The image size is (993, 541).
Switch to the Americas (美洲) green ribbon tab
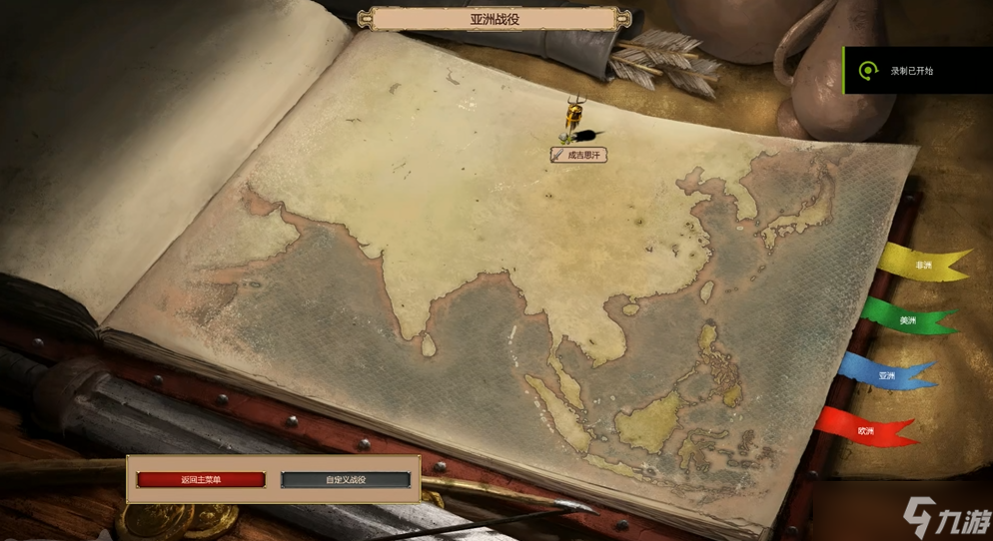pyautogui.click(x=908, y=320)
